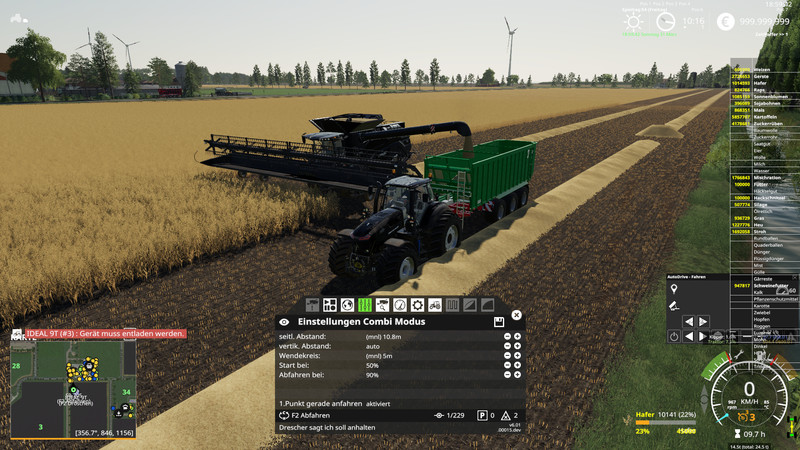Open the gear settings tab
Viewport: 800px width, 450px height.
click(x=417, y=304)
